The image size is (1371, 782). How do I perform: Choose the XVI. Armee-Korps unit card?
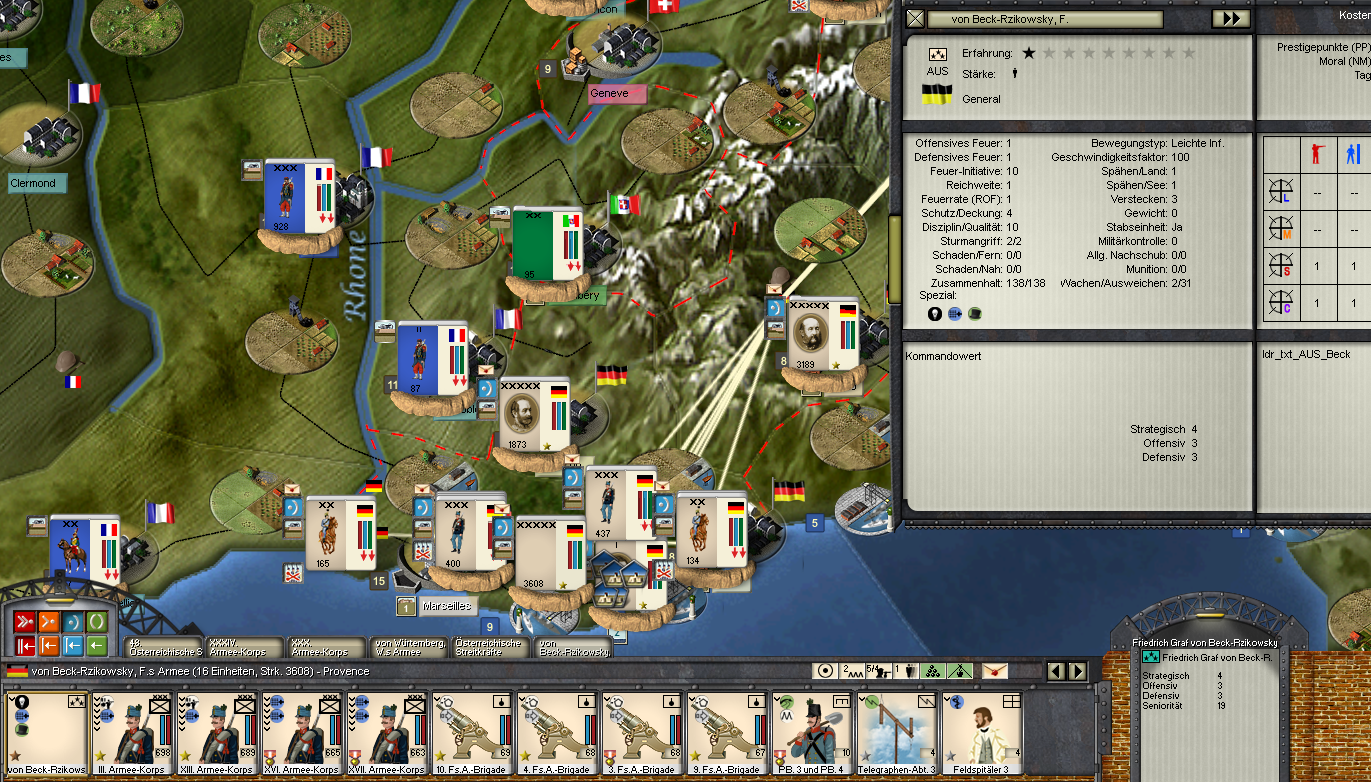point(303,734)
